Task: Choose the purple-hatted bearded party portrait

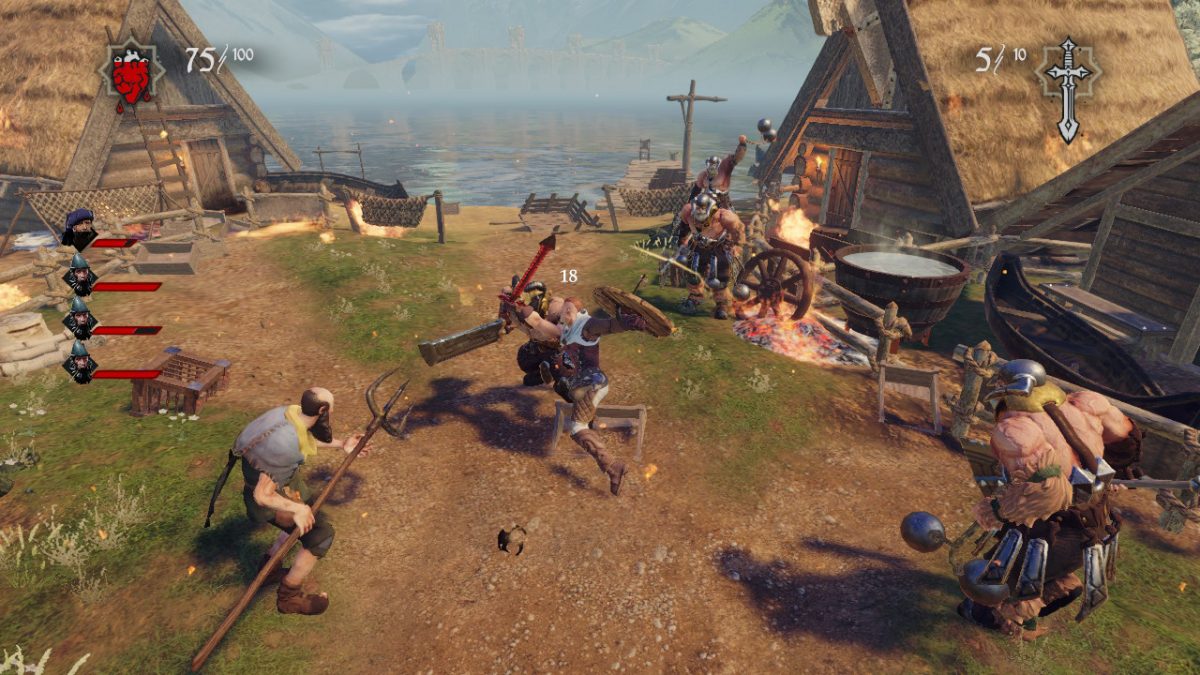Action: click(79, 229)
